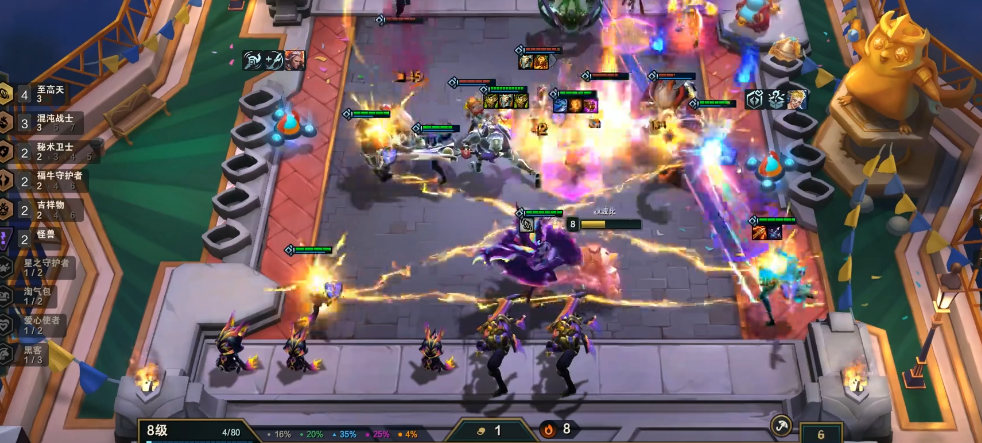Open the 至高天 trait entry
Screen dimensions: 982x443
(x=45, y=94)
